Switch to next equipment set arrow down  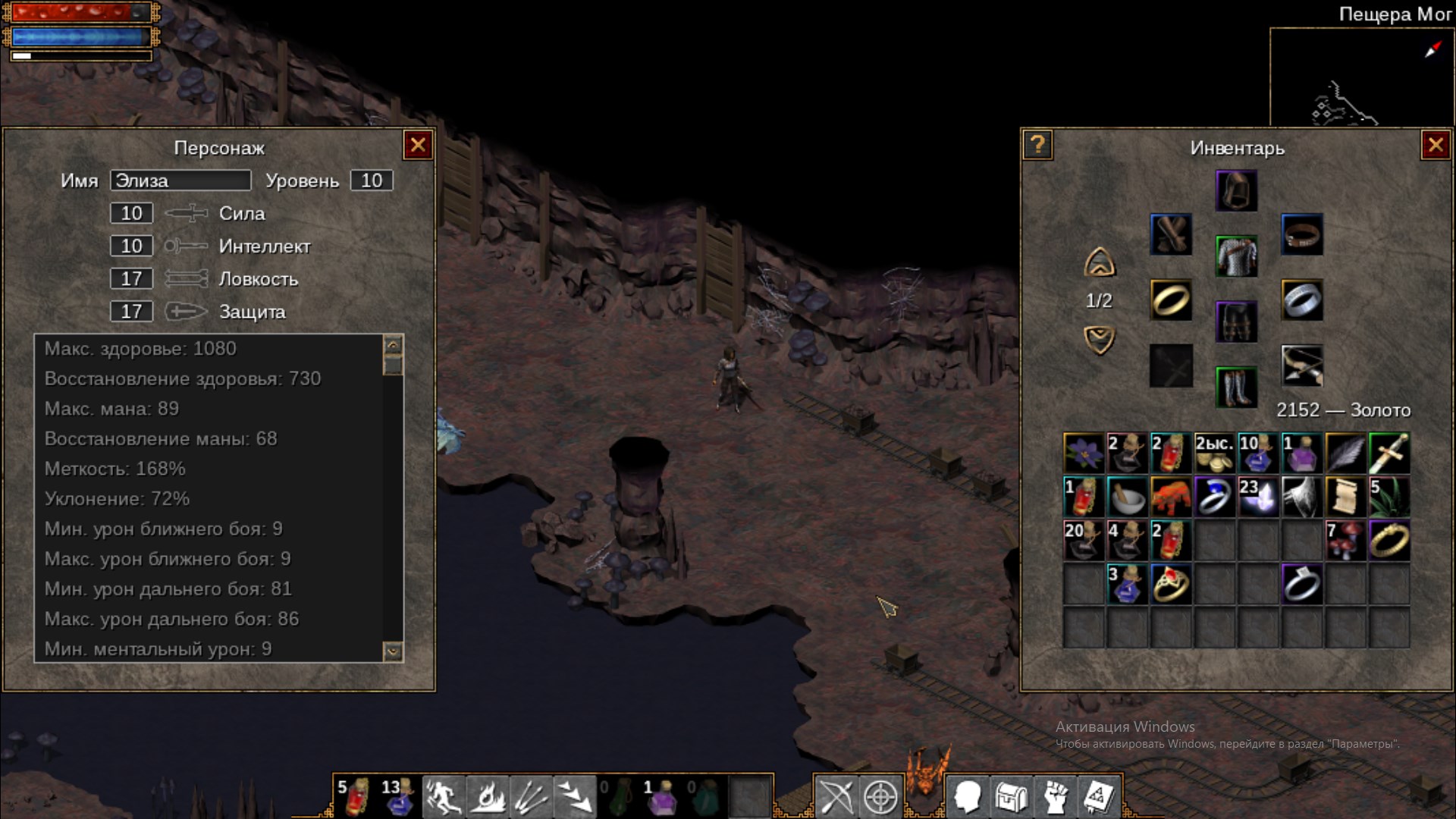pos(1099,339)
